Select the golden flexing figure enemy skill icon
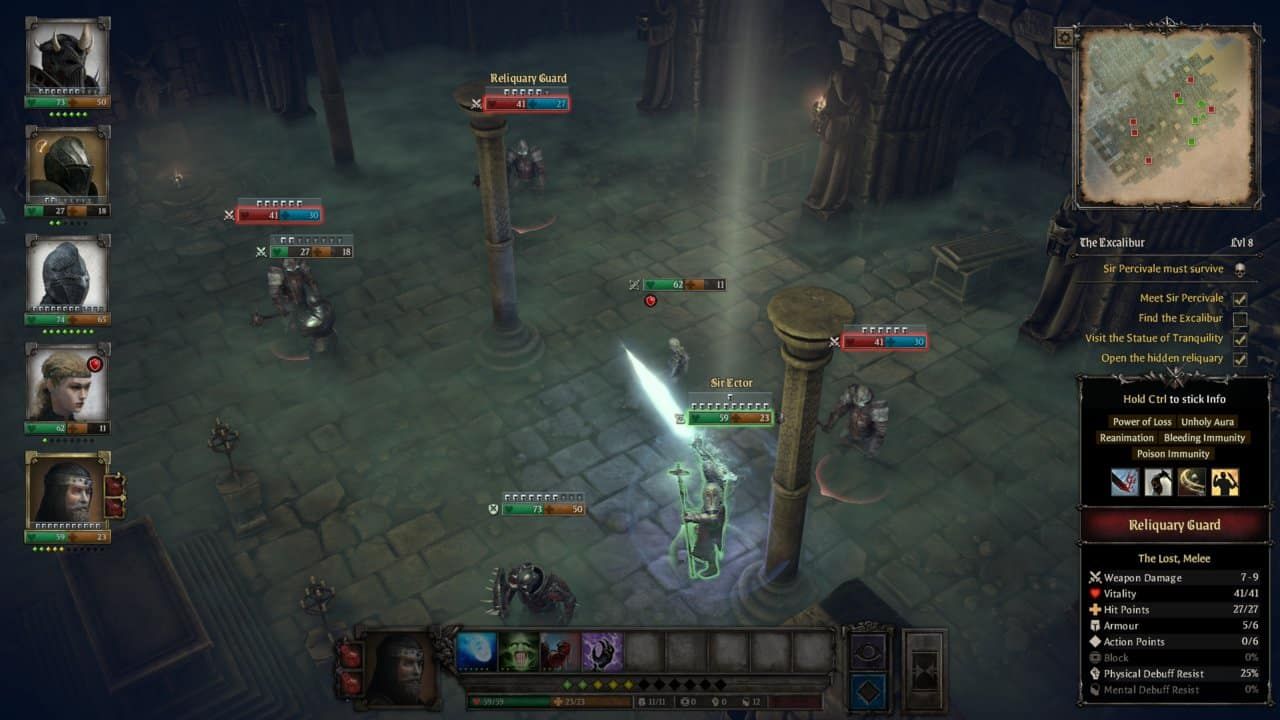Screen dimensions: 1280x720 [1225, 483]
